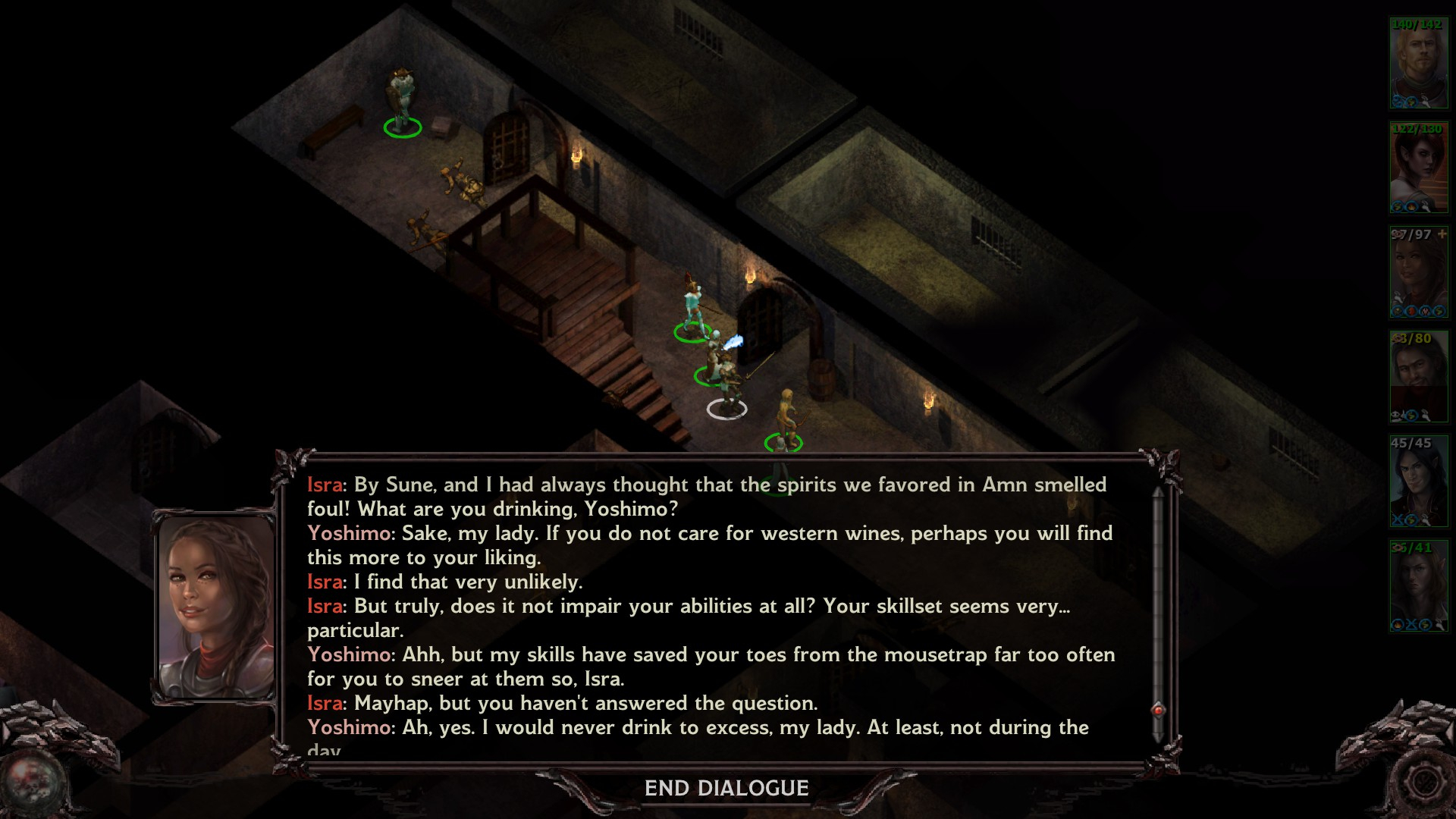Select the party portrait showing 45/45 health
The height and width of the screenshot is (819, 1456).
(1418, 481)
